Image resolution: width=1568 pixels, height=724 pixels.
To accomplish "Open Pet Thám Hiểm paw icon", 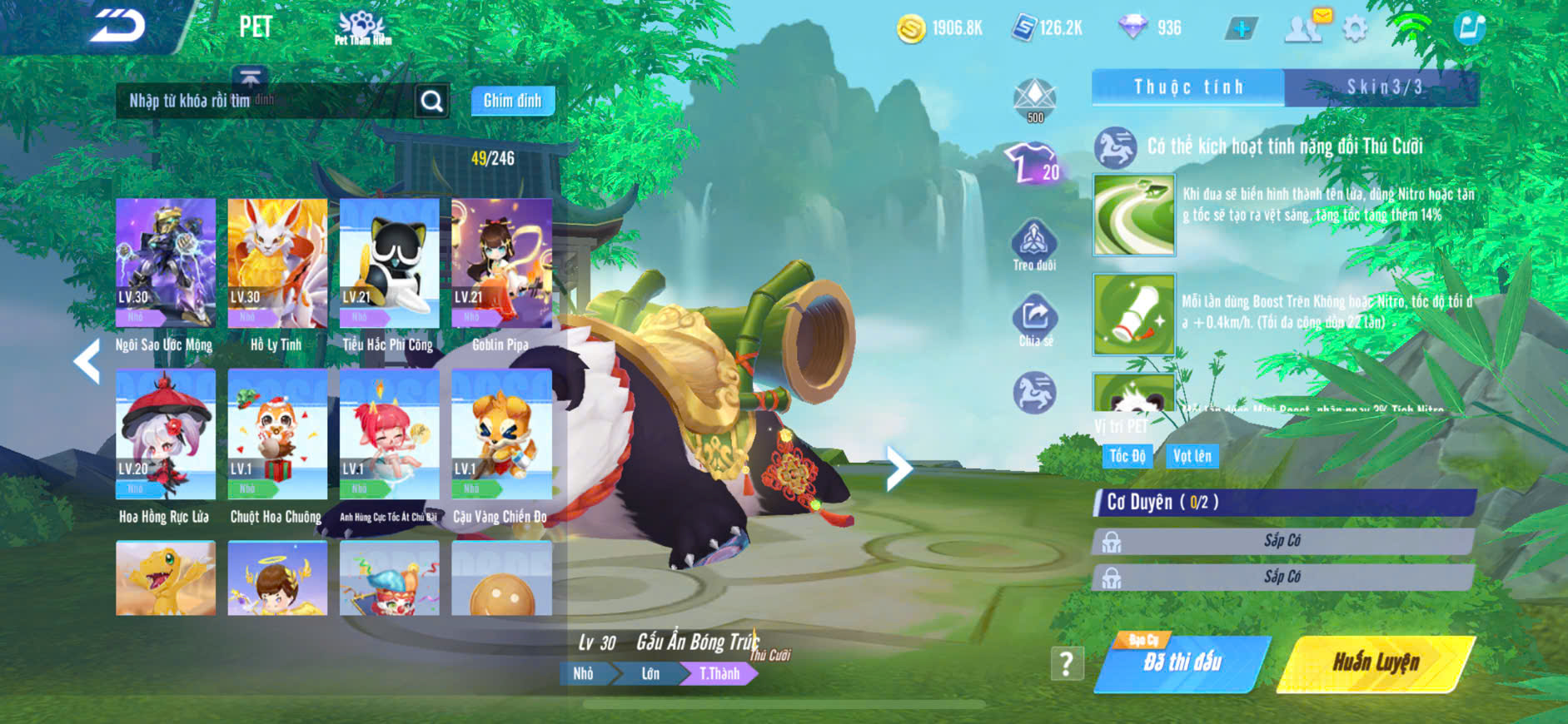I will point(362,27).
